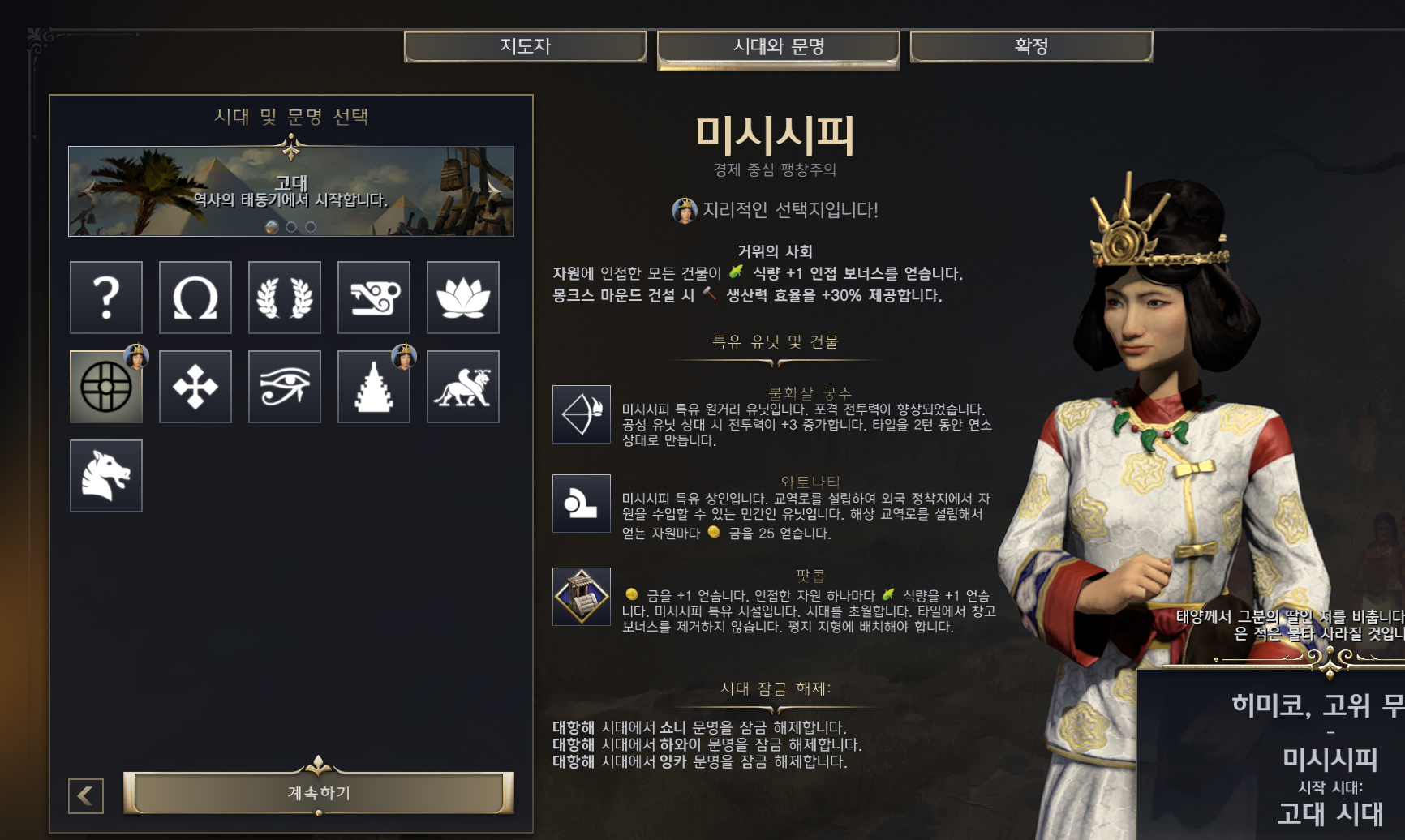Viewport: 1405px width, 840px height.
Task: Select the horse head civilization
Action: pyautogui.click(x=106, y=476)
